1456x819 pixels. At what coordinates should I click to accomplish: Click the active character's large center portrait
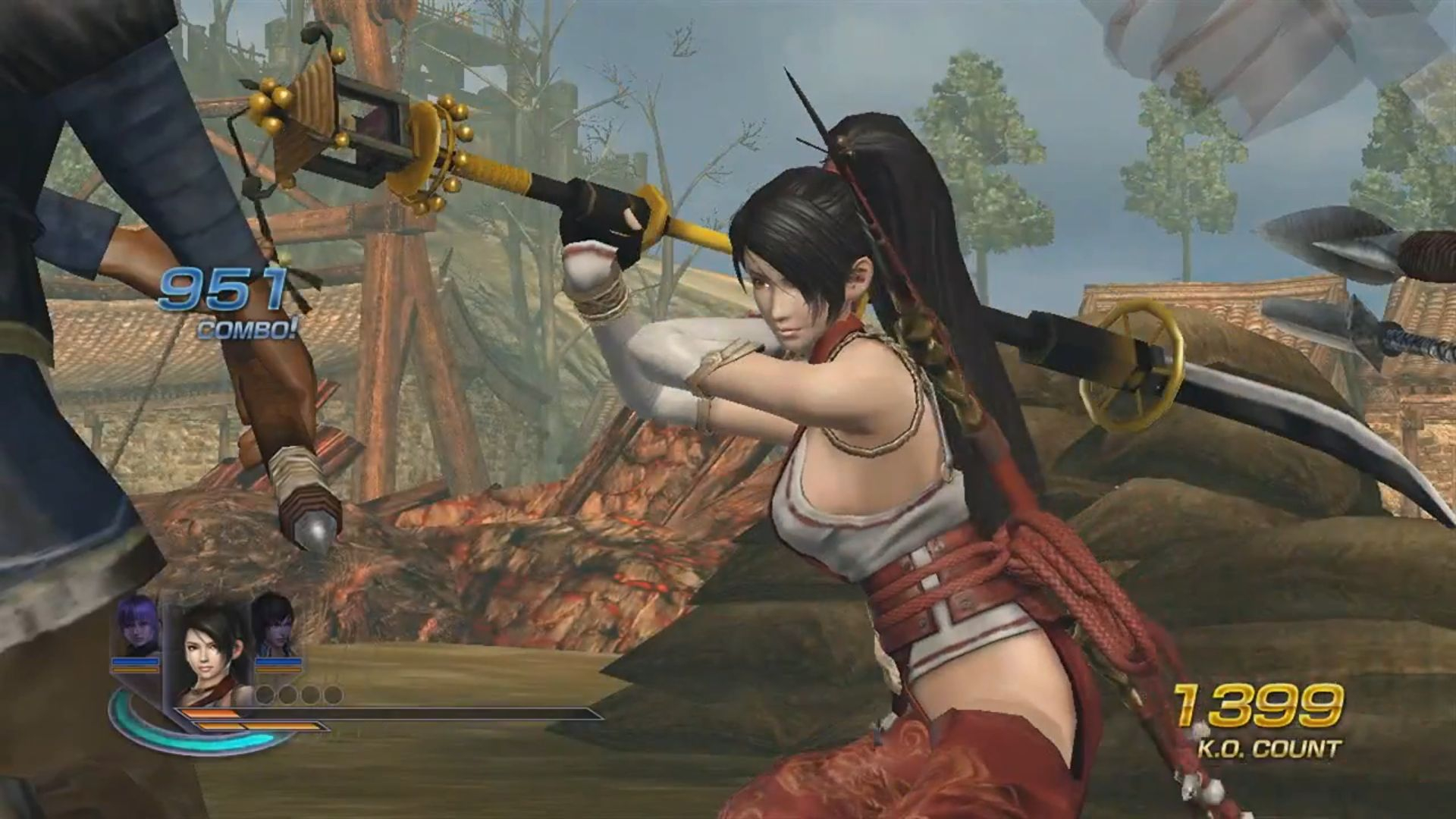click(210, 656)
